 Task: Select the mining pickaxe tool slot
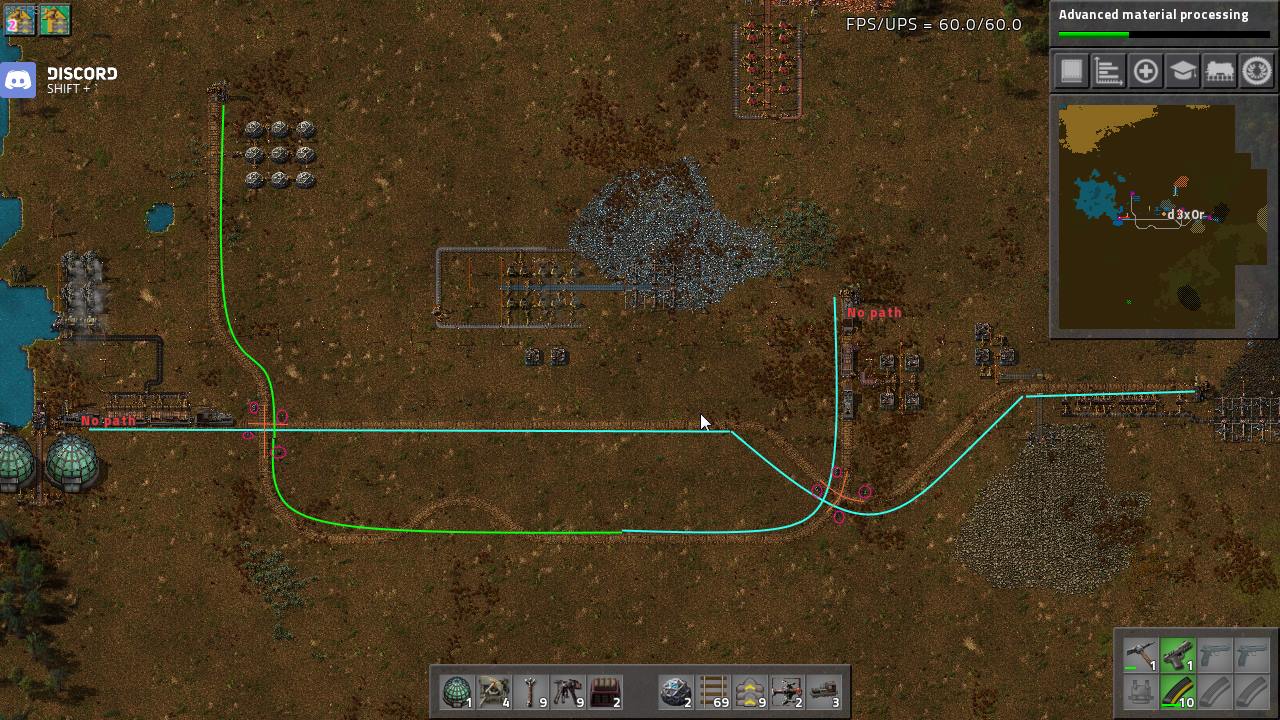coord(1140,656)
